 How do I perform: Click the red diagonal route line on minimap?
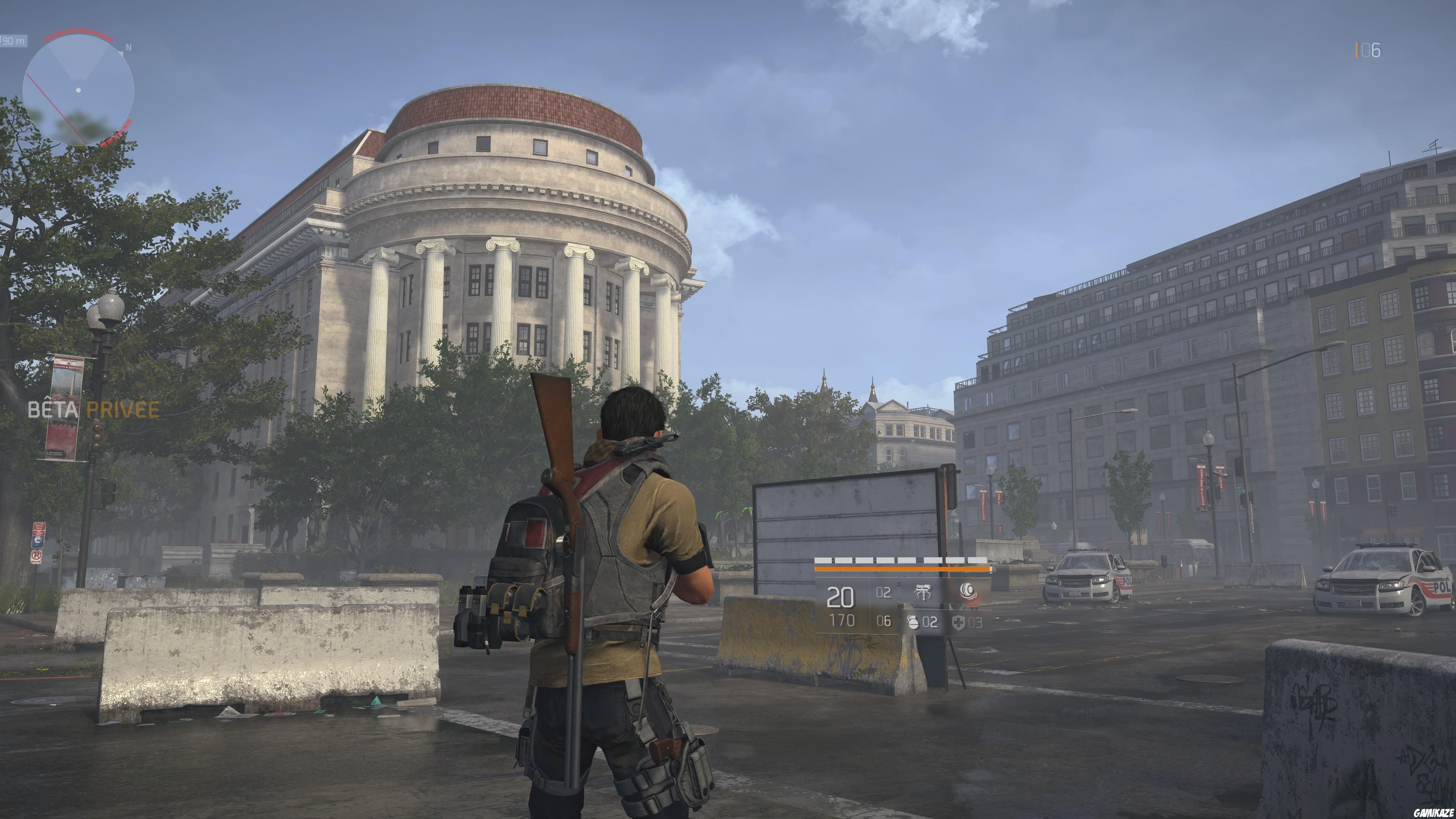coord(55,108)
